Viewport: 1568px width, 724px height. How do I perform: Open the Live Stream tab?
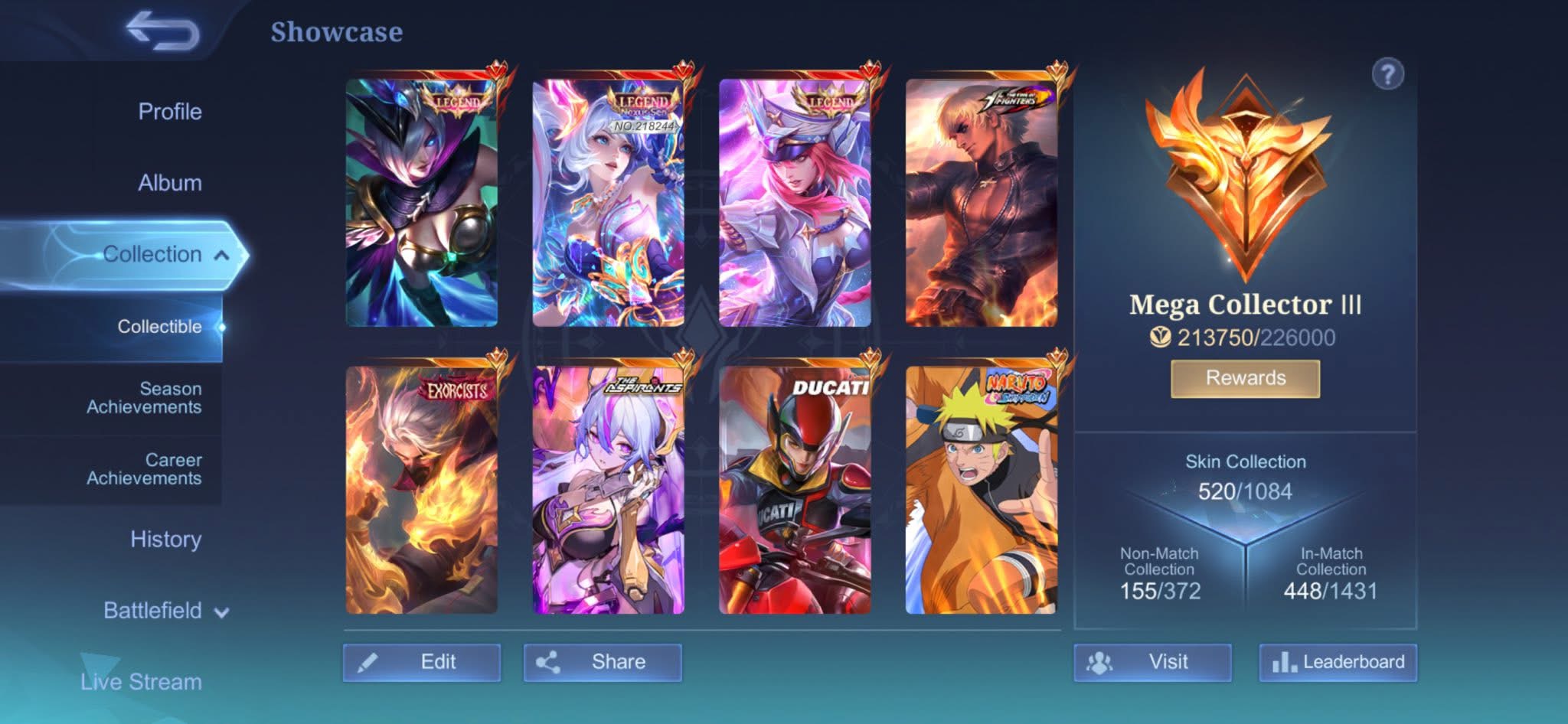(141, 681)
